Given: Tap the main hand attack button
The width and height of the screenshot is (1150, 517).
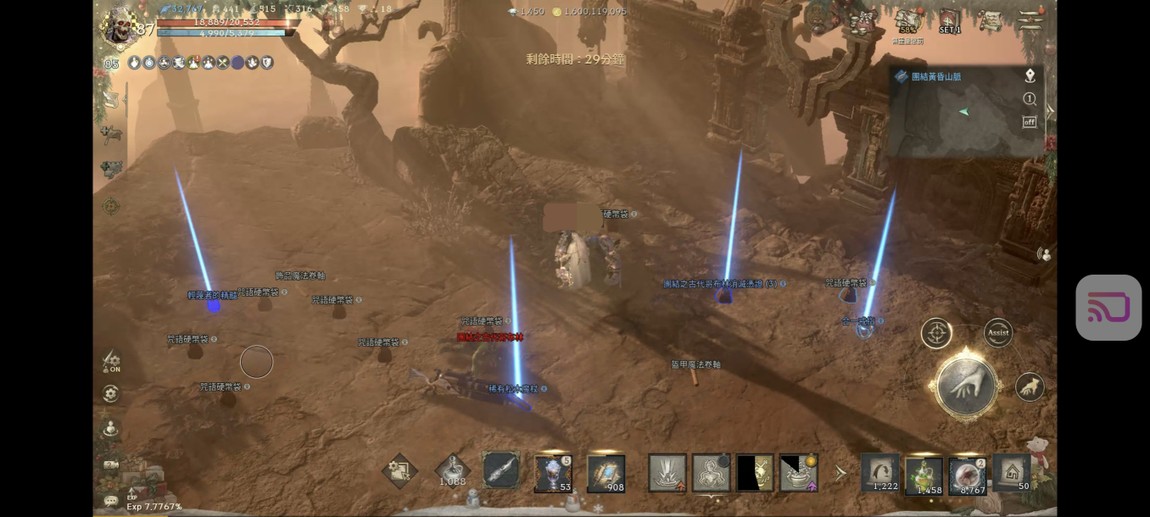Looking at the screenshot, I should [x=965, y=386].
